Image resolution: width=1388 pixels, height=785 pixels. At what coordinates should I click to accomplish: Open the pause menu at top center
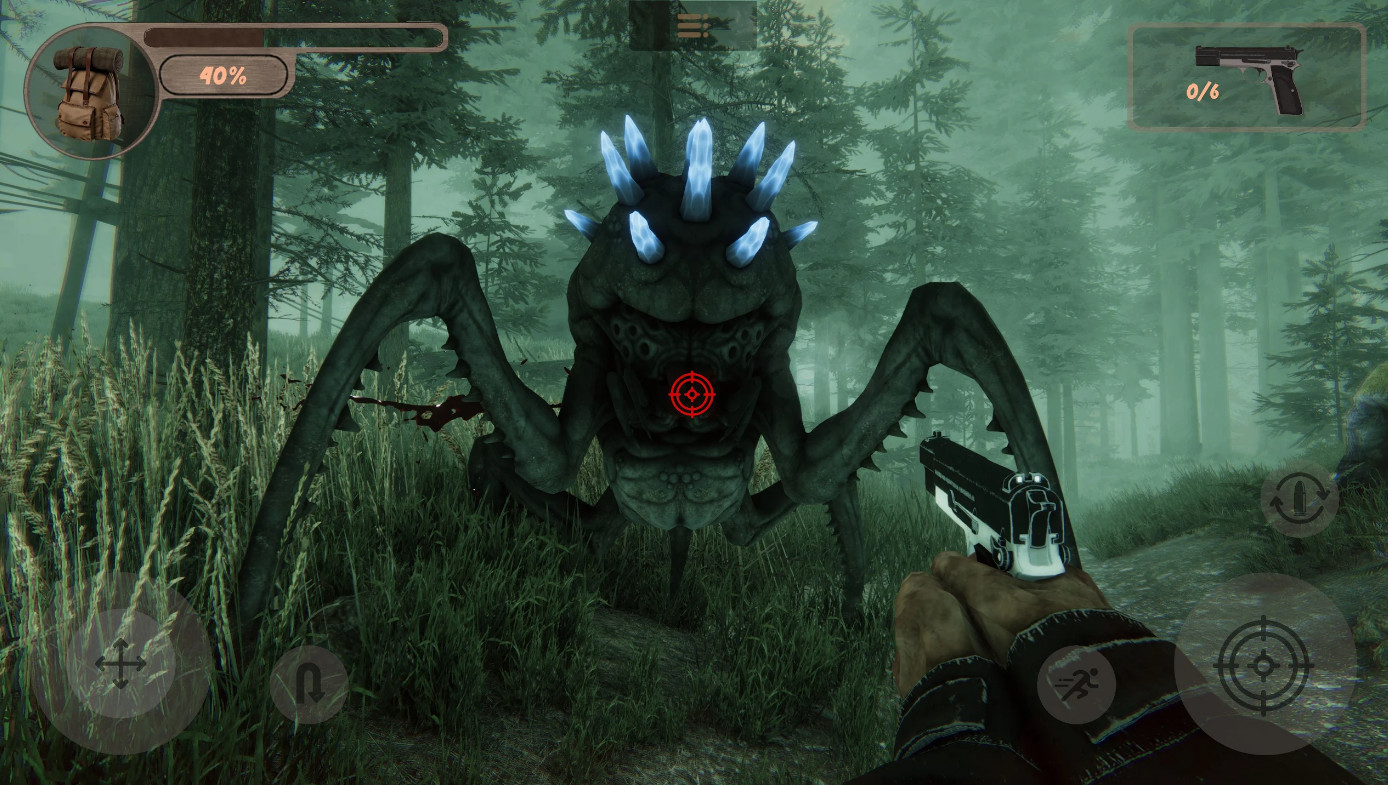point(692,26)
